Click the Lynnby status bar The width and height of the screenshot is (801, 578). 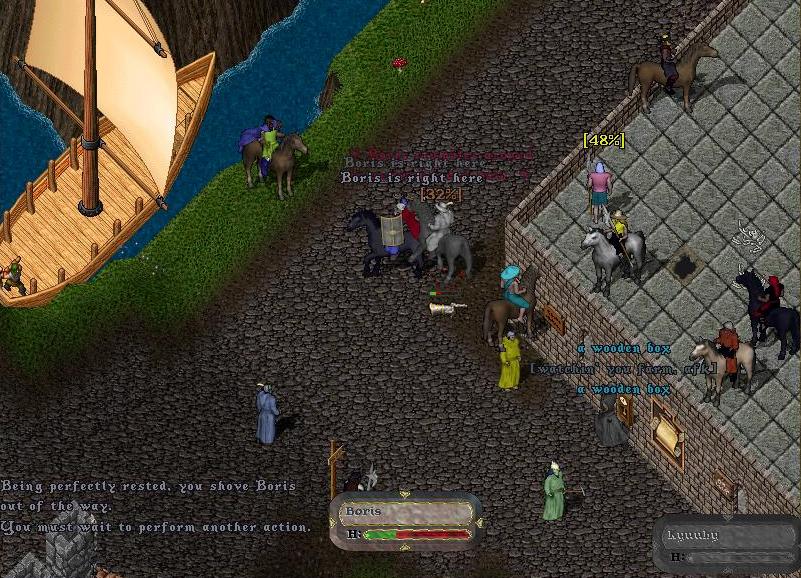pyautogui.click(x=727, y=545)
